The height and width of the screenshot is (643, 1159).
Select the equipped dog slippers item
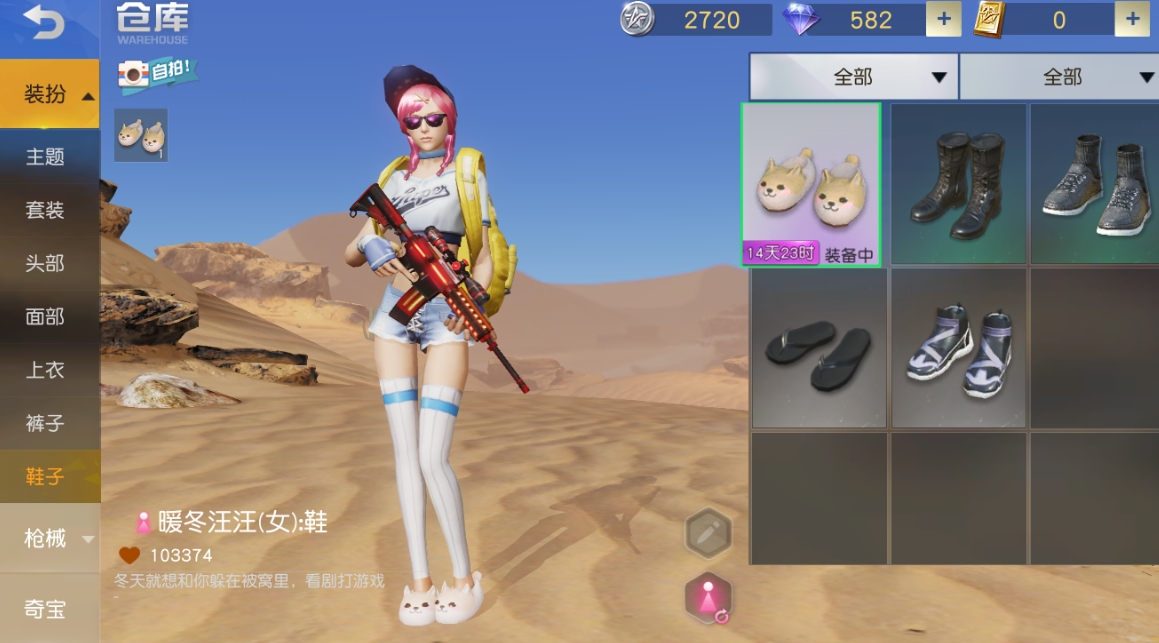click(811, 184)
